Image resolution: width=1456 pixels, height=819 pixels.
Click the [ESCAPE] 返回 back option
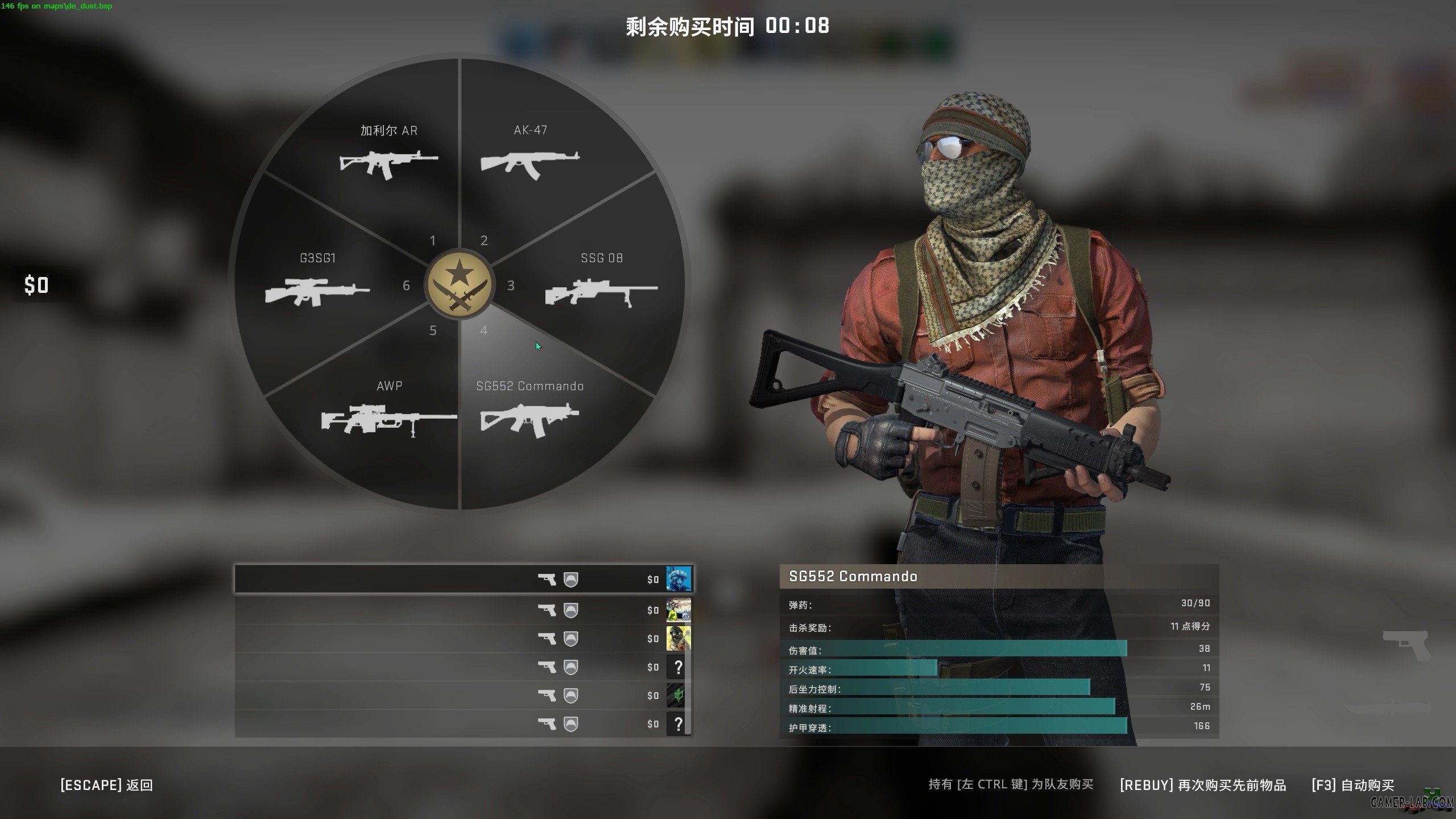[x=106, y=785]
